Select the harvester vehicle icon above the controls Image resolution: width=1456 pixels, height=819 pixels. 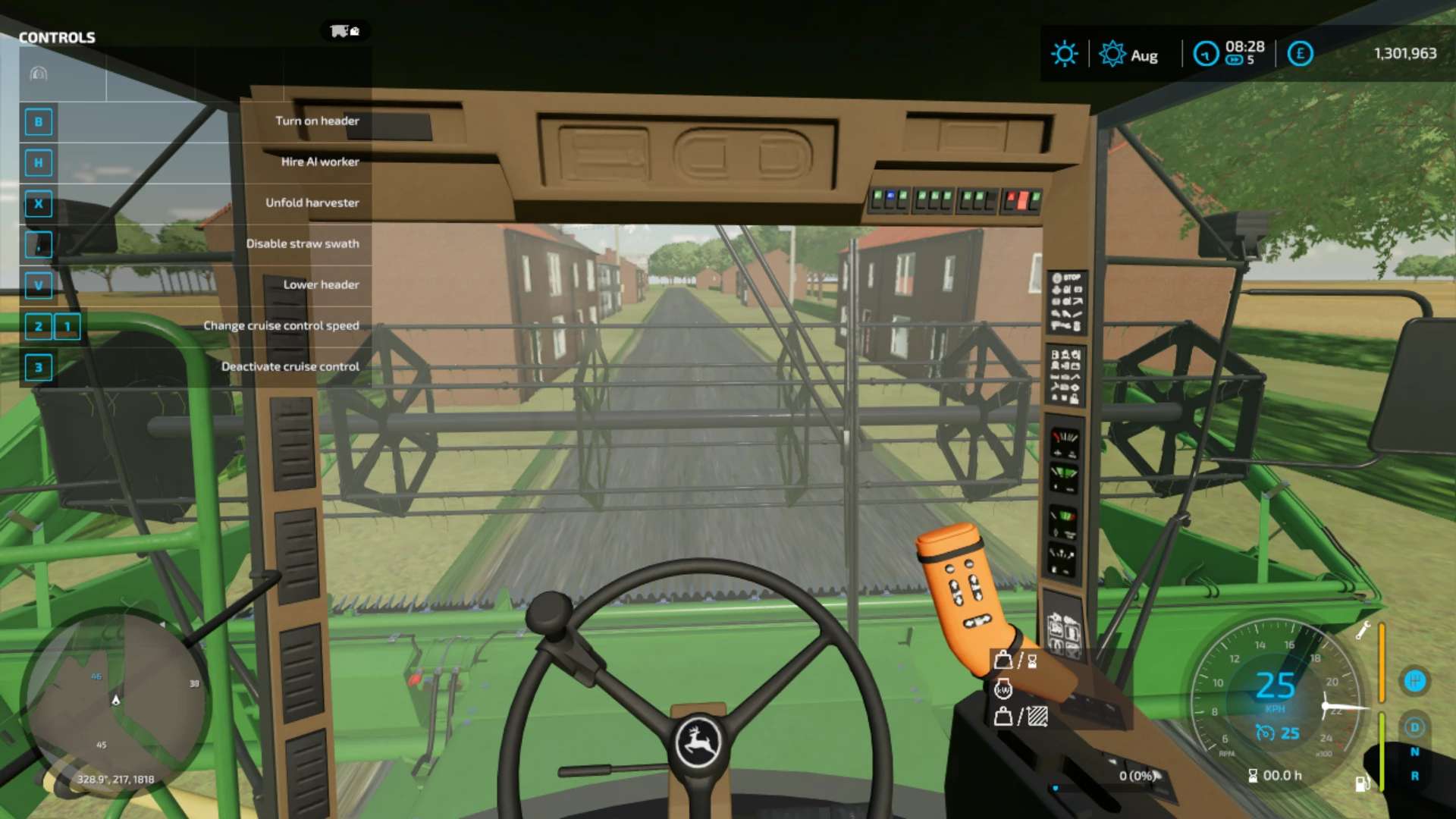[344, 31]
